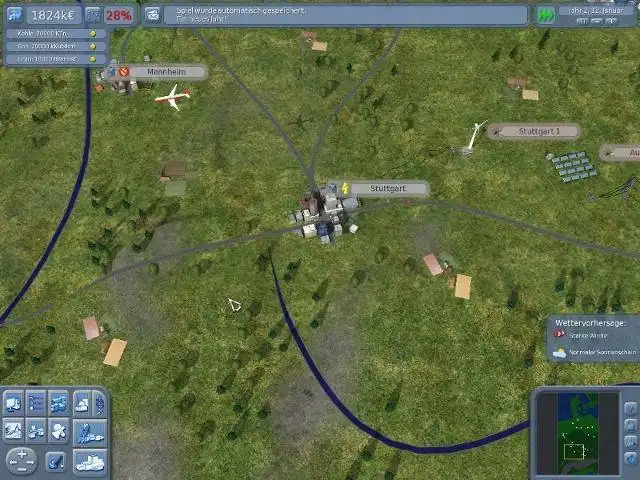
Task: Click the fast-forward speed arrows button
Action: pyautogui.click(x=545, y=15)
